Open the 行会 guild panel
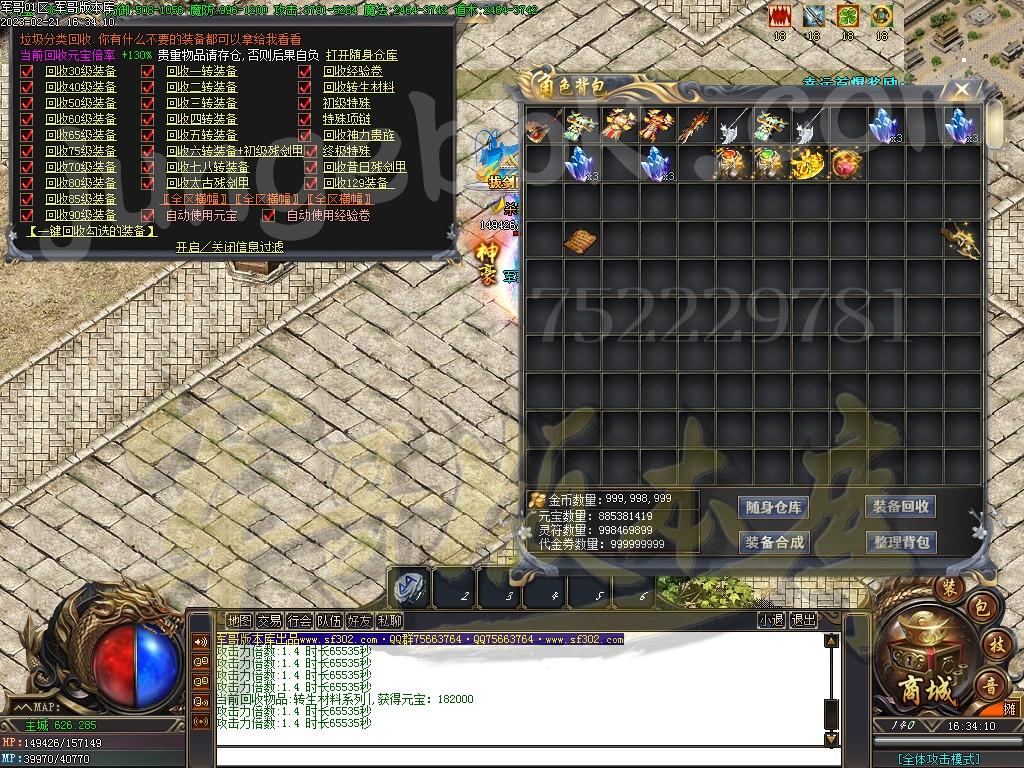This screenshot has width=1024, height=768. [299, 621]
